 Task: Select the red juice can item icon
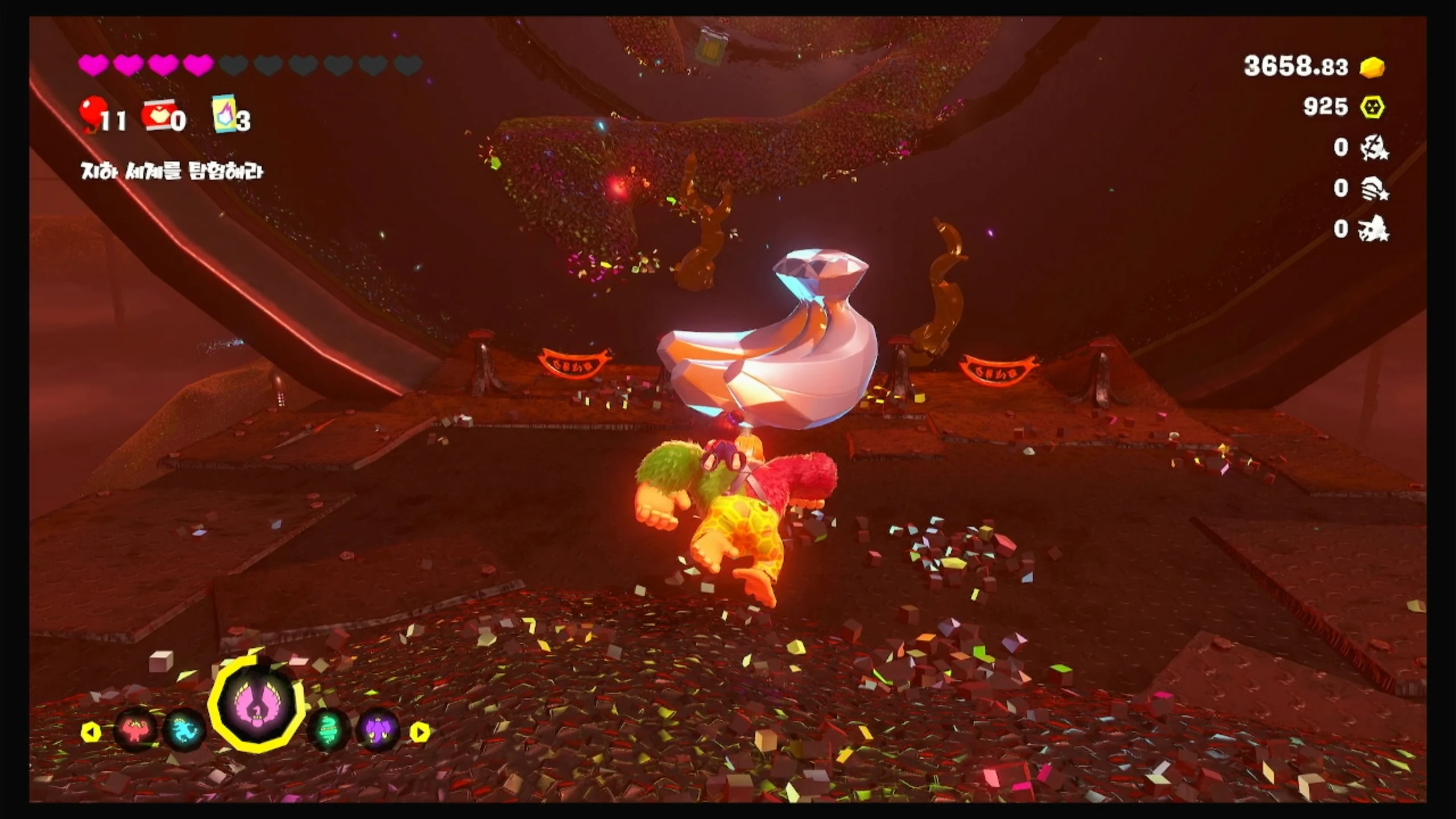pyautogui.click(x=156, y=115)
